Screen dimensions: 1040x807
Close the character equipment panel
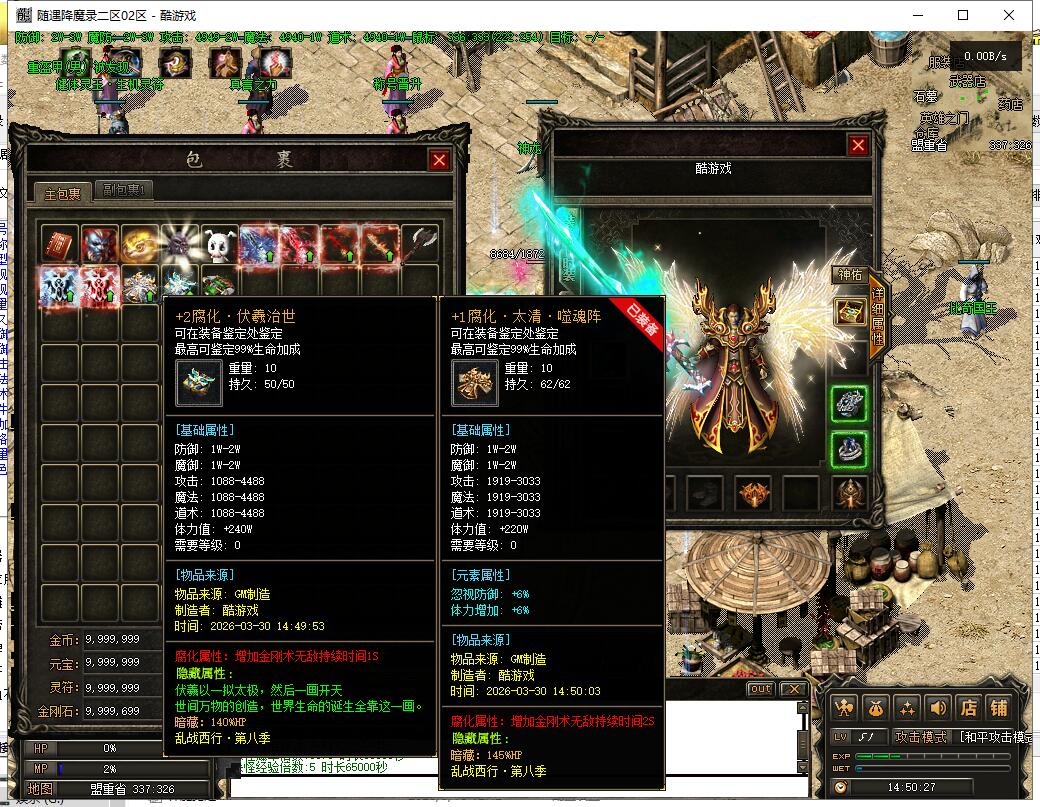click(858, 146)
